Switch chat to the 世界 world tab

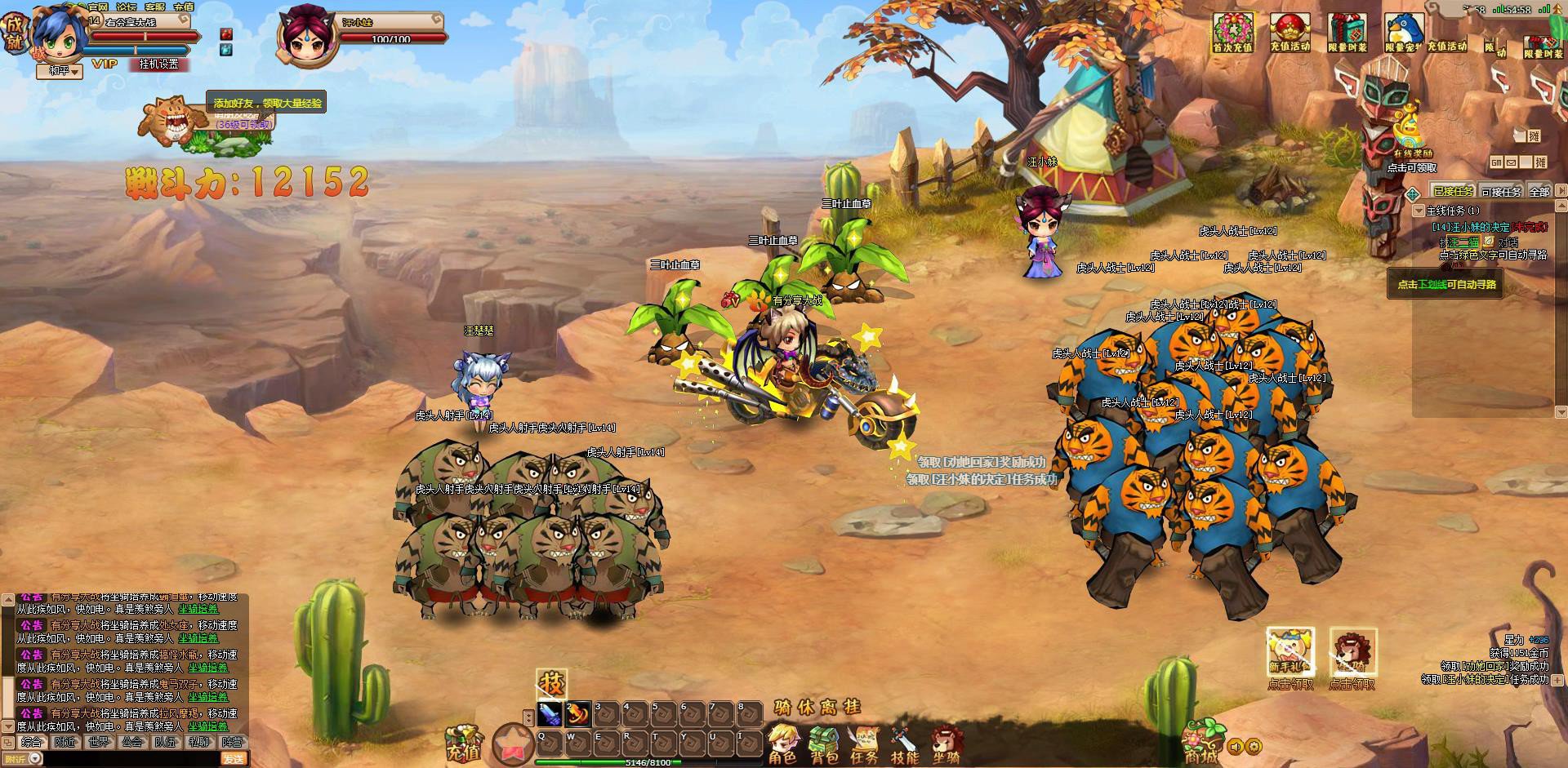click(x=99, y=743)
